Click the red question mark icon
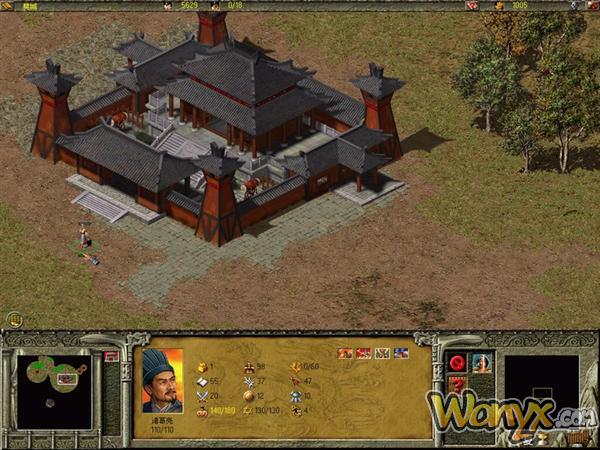 458,385
